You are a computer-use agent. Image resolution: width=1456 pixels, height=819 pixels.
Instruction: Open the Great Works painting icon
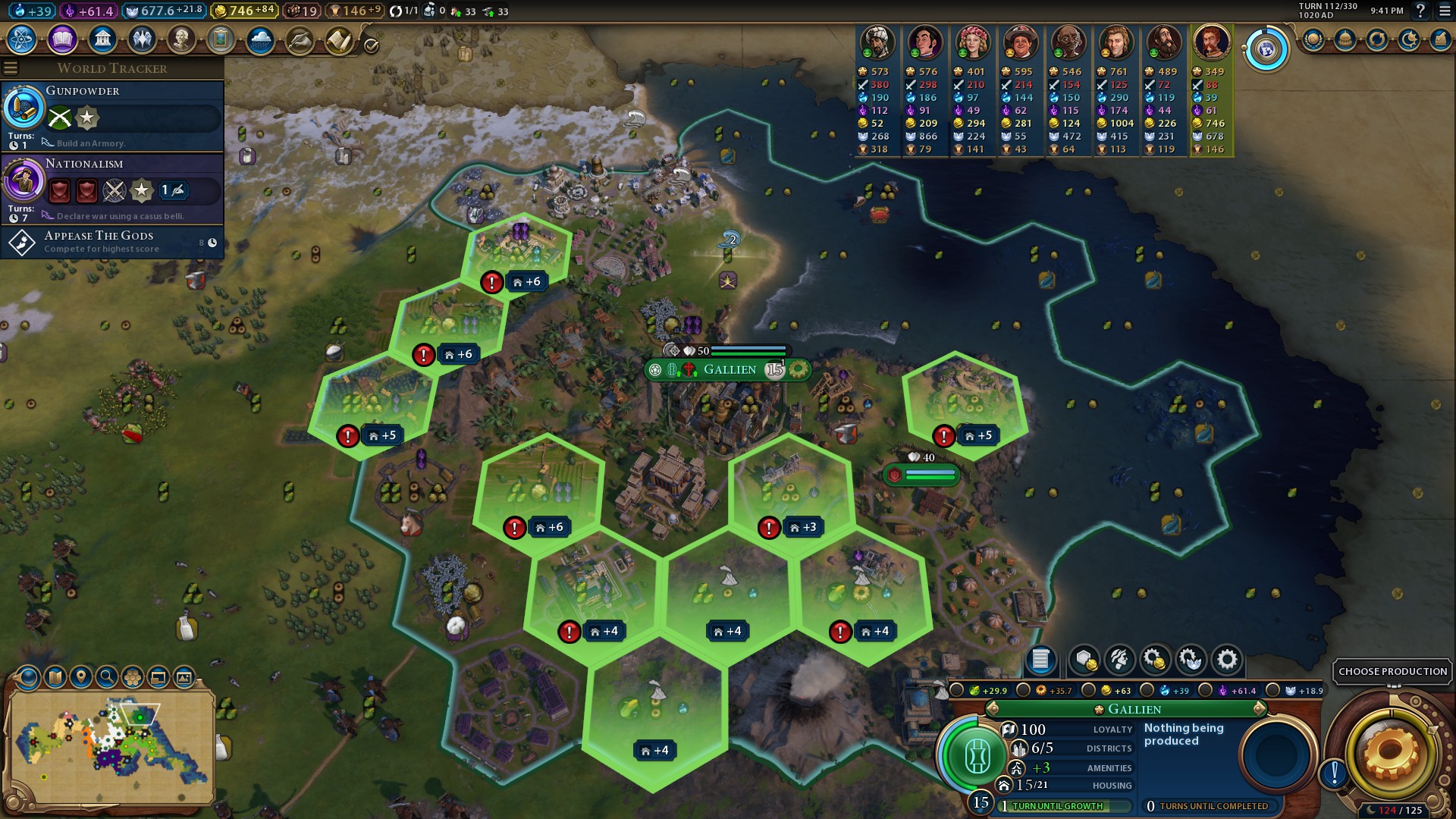point(221,39)
